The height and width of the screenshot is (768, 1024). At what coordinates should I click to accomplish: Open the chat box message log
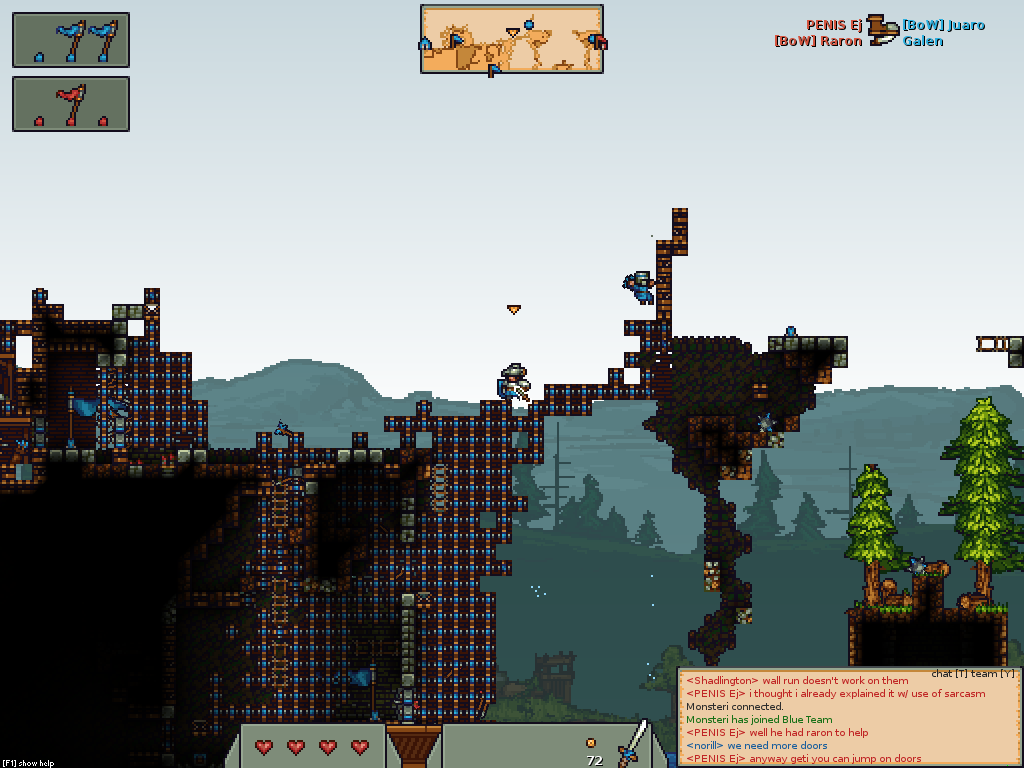click(x=849, y=720)
